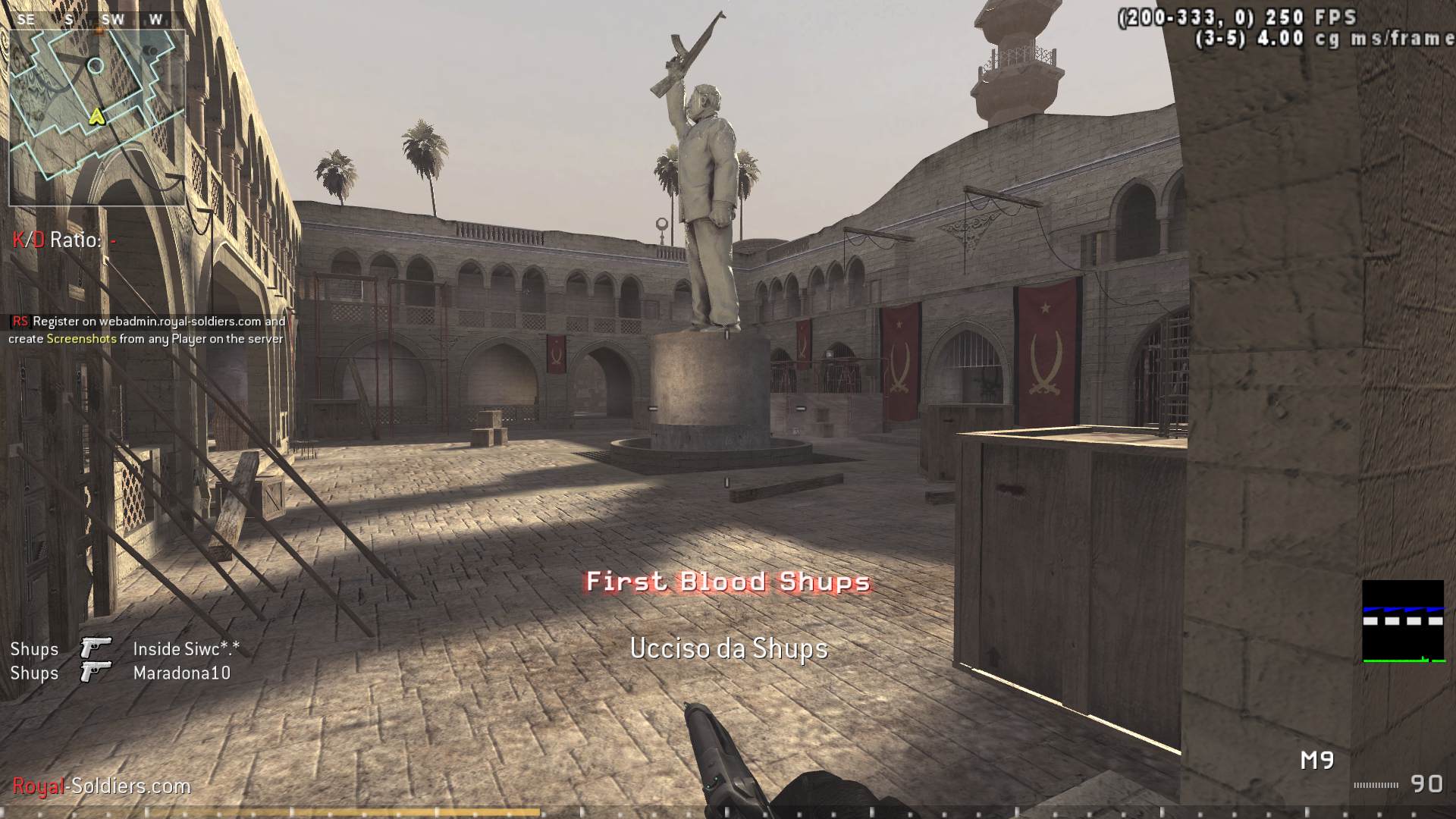
Task: Click the pistol kill icon beside Inside Siwc*.*
Action: (94, 648)
